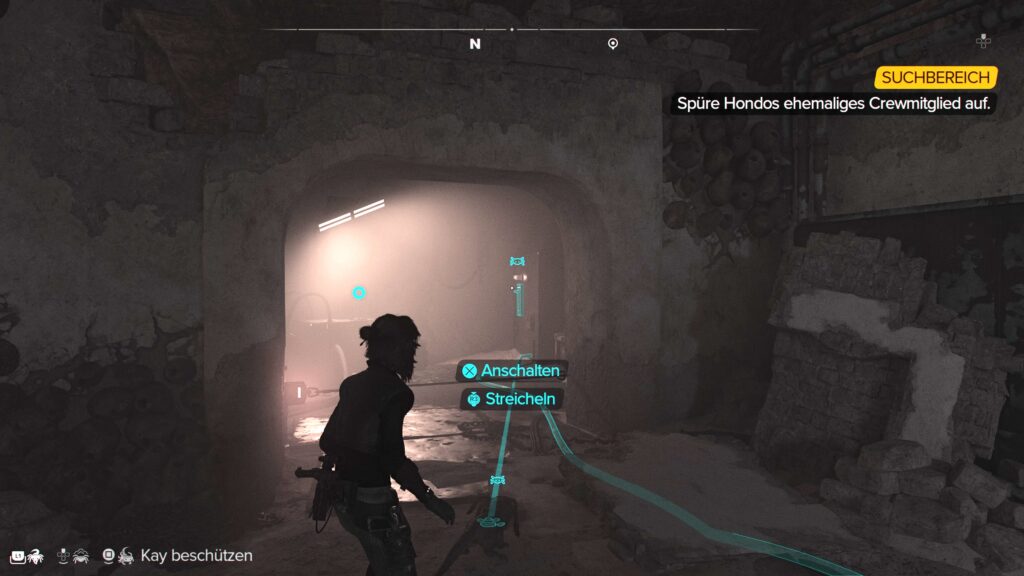Open the objective about Hondos ehemaliges Crewmitglied

tap(830, 103)
